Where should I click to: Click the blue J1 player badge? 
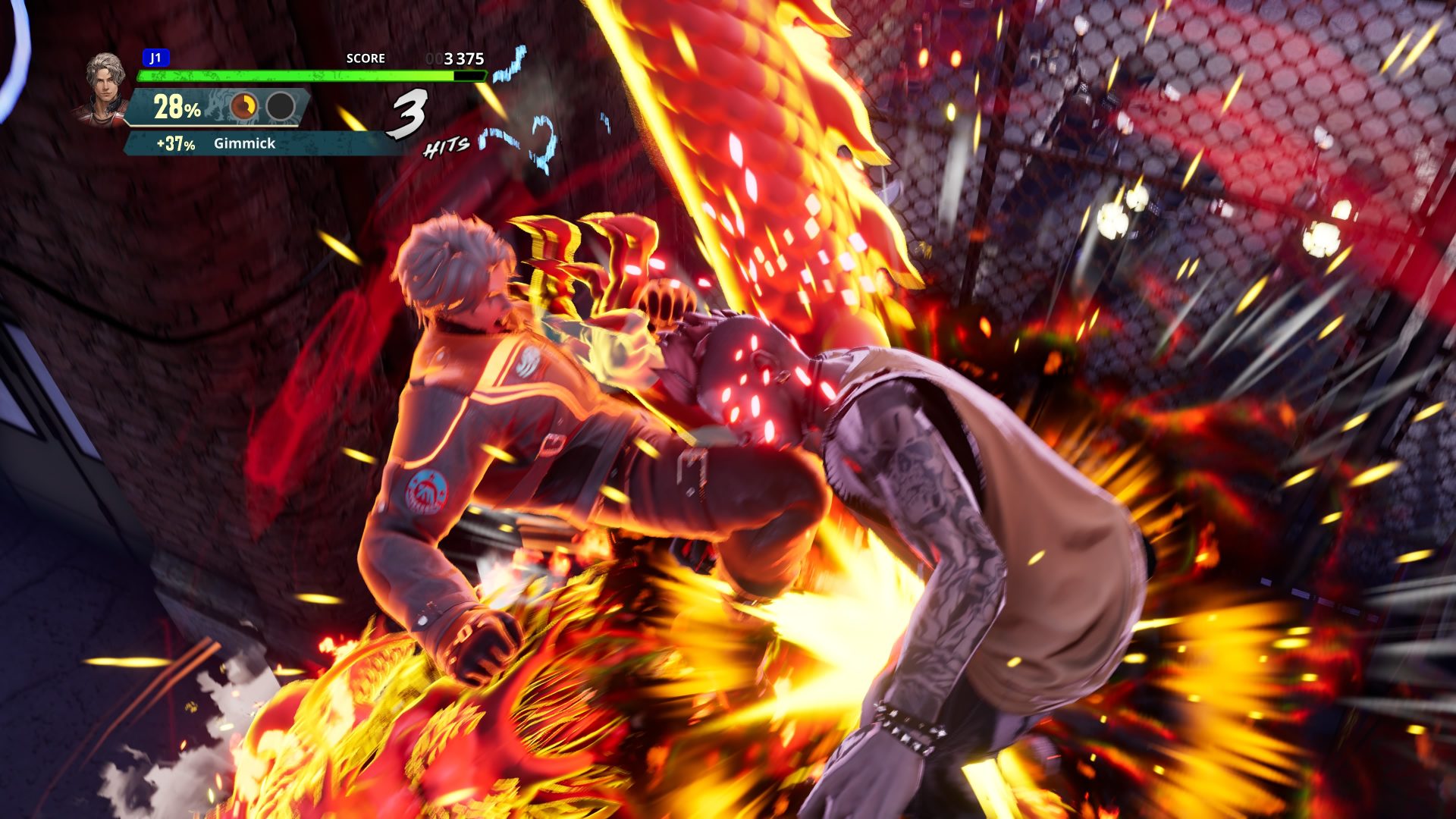coord(156,56)
